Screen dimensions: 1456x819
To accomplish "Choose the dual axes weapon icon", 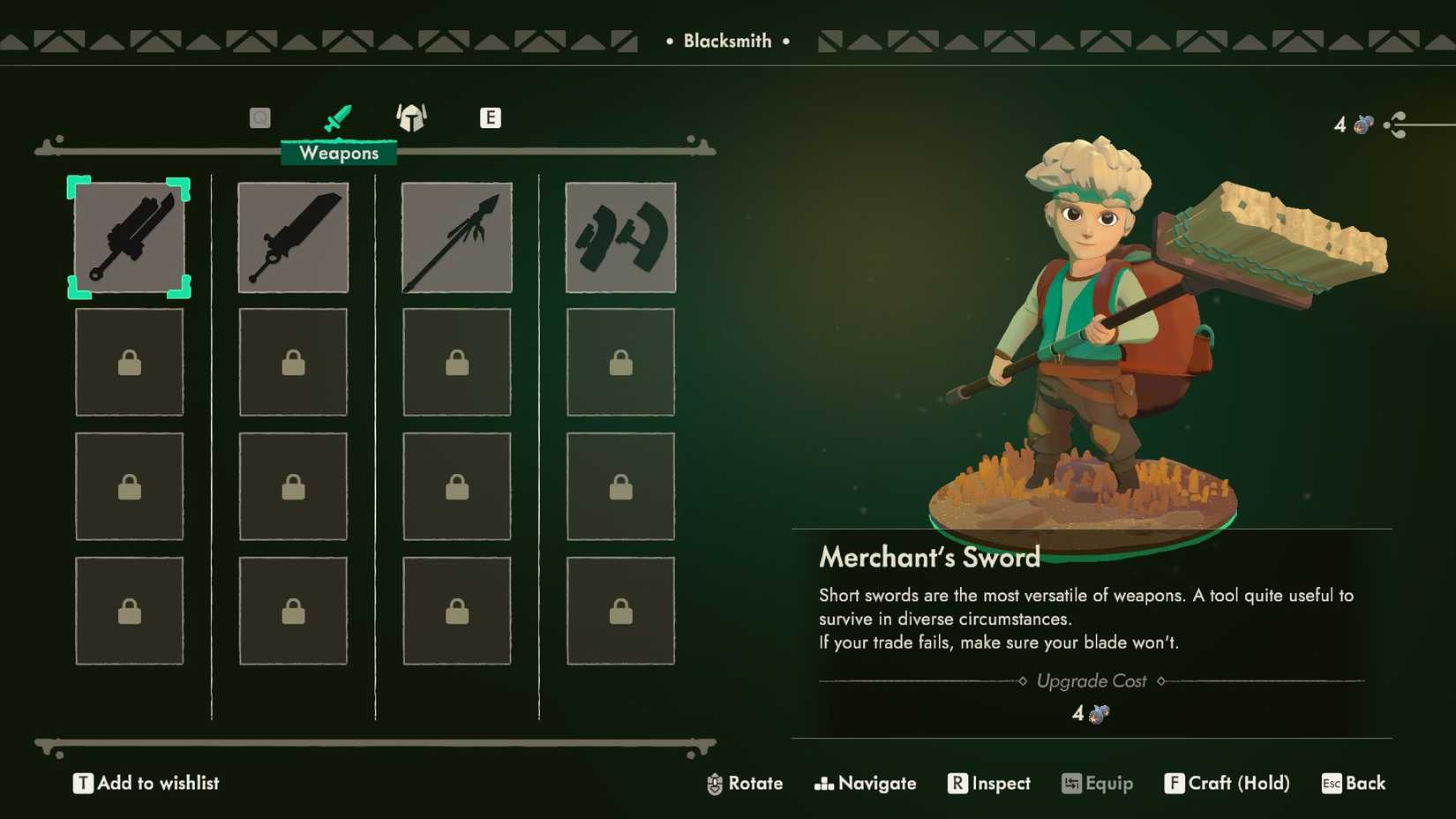I will 620,237.
